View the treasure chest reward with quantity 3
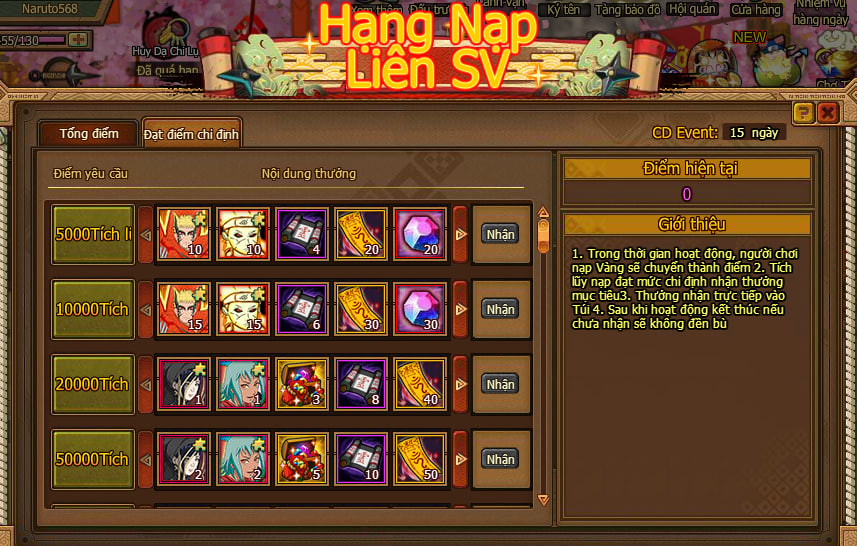 [x=302, y=384]
